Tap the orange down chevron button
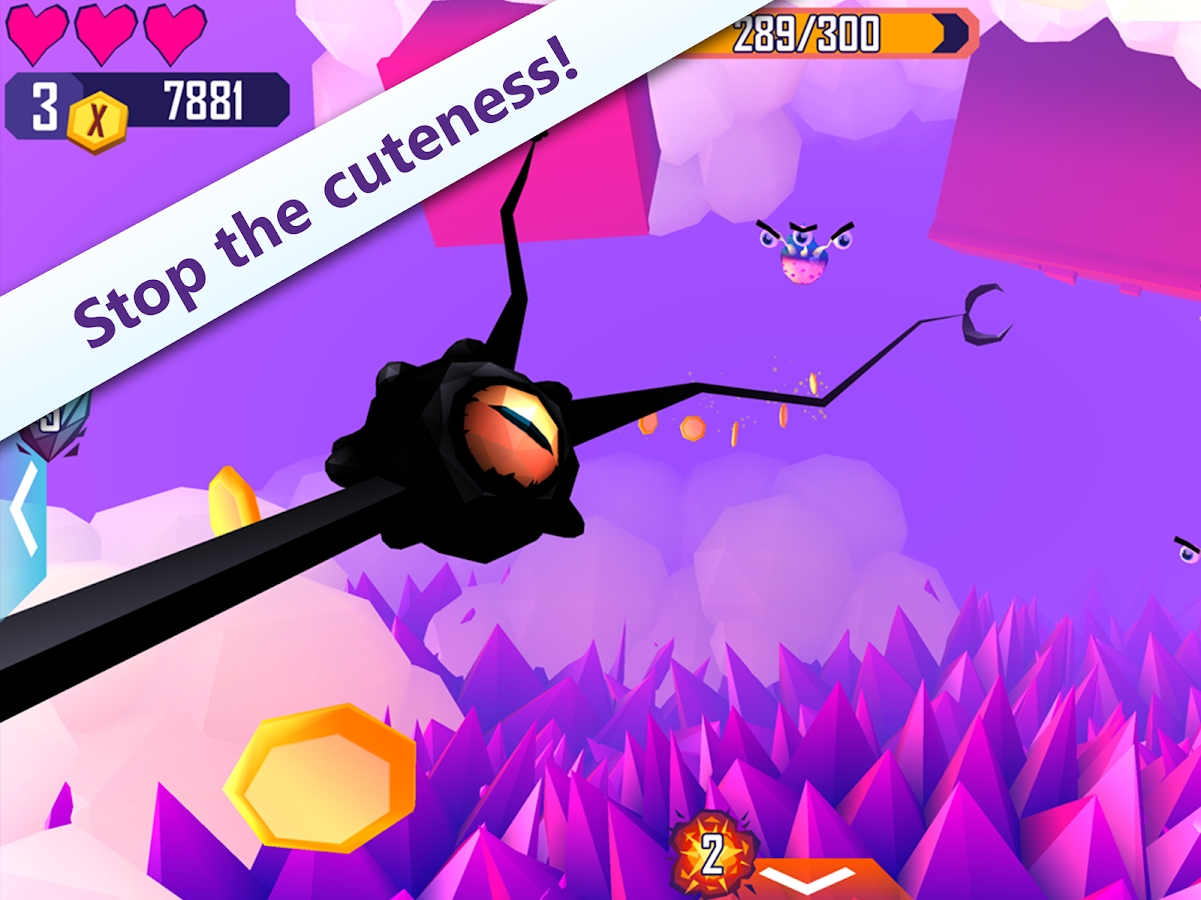 tap(819, 879)
